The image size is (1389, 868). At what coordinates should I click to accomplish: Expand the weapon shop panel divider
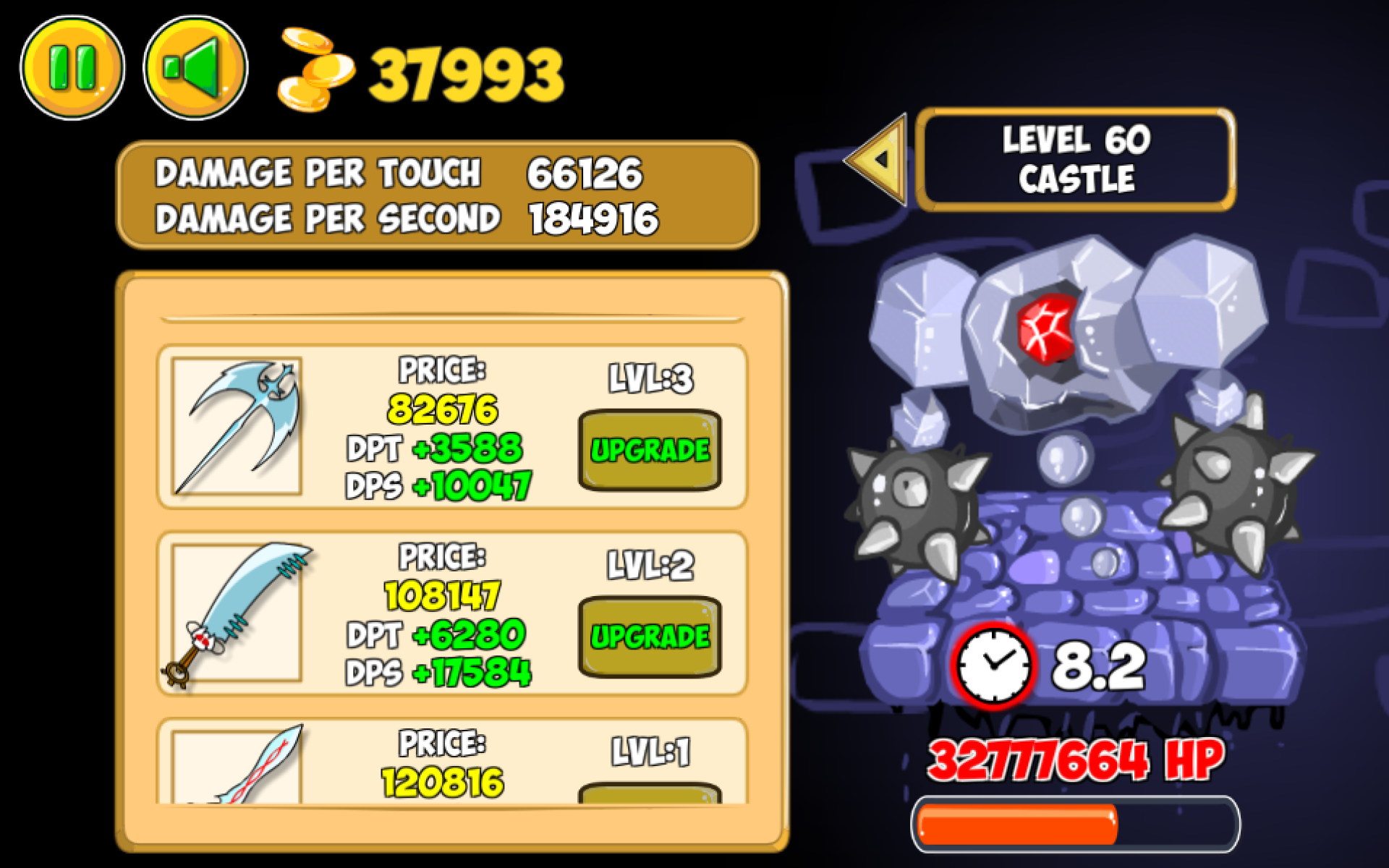point(452,316)
